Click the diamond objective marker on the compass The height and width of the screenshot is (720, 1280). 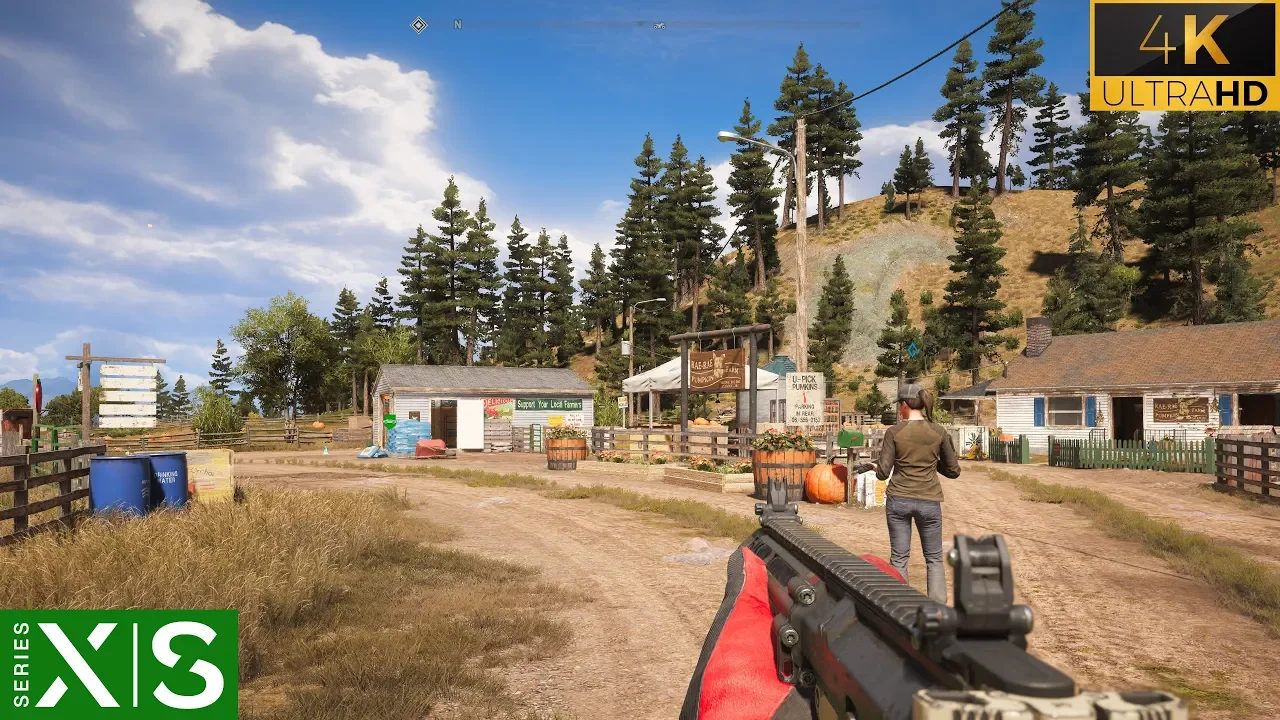coord(419,25)
